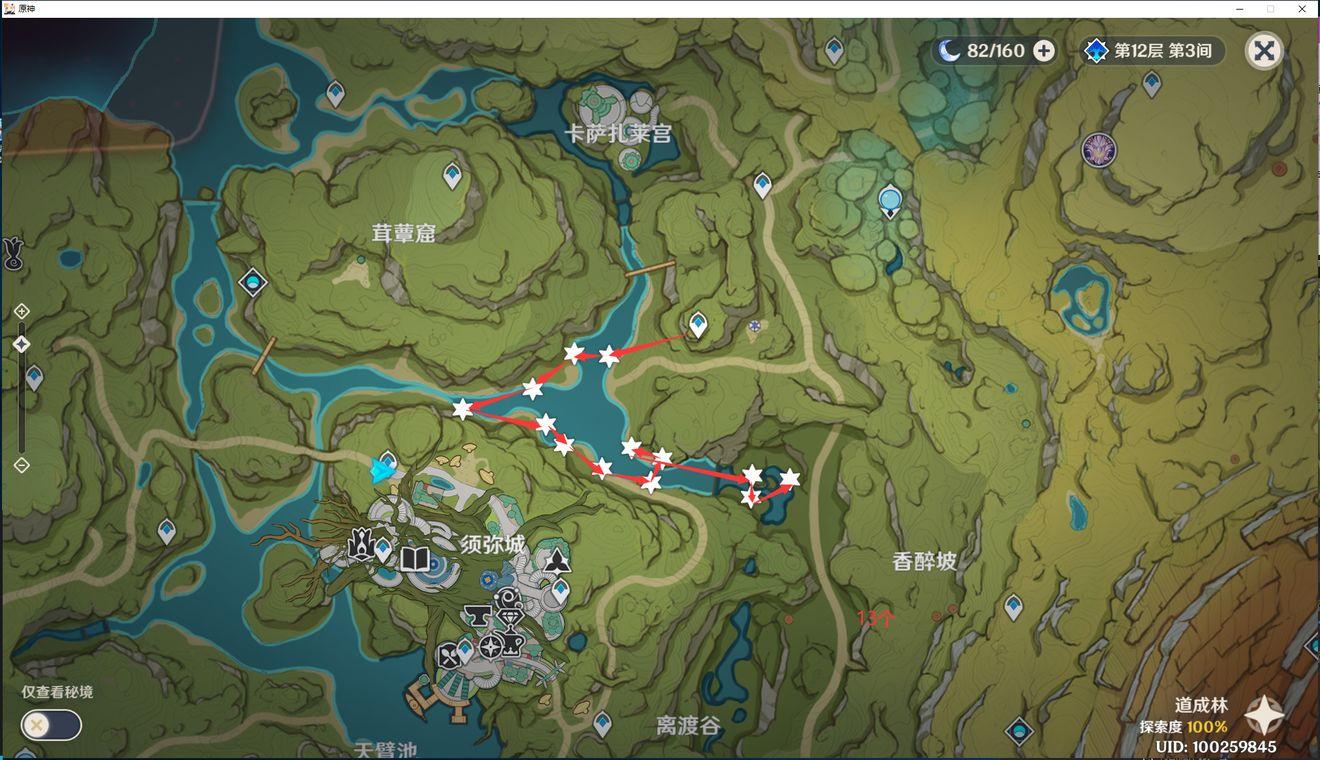
Task: Open the souvenir shop diamond icon
Action: (x=510, y=616)
